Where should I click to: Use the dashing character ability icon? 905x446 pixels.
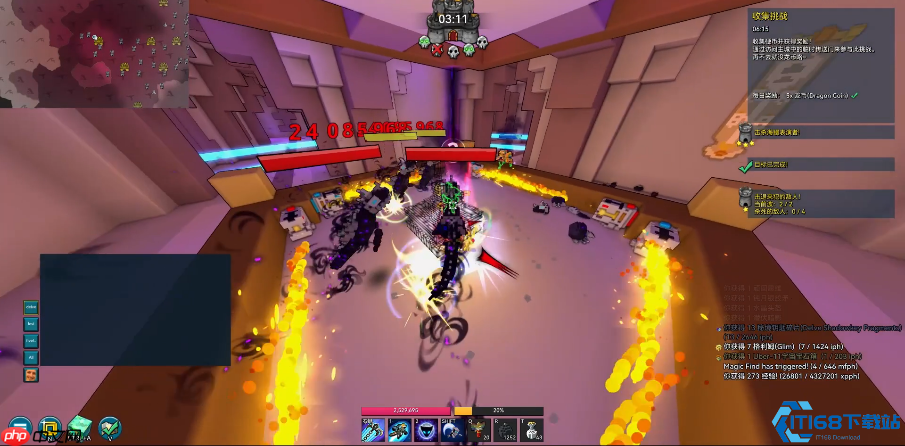398,428
